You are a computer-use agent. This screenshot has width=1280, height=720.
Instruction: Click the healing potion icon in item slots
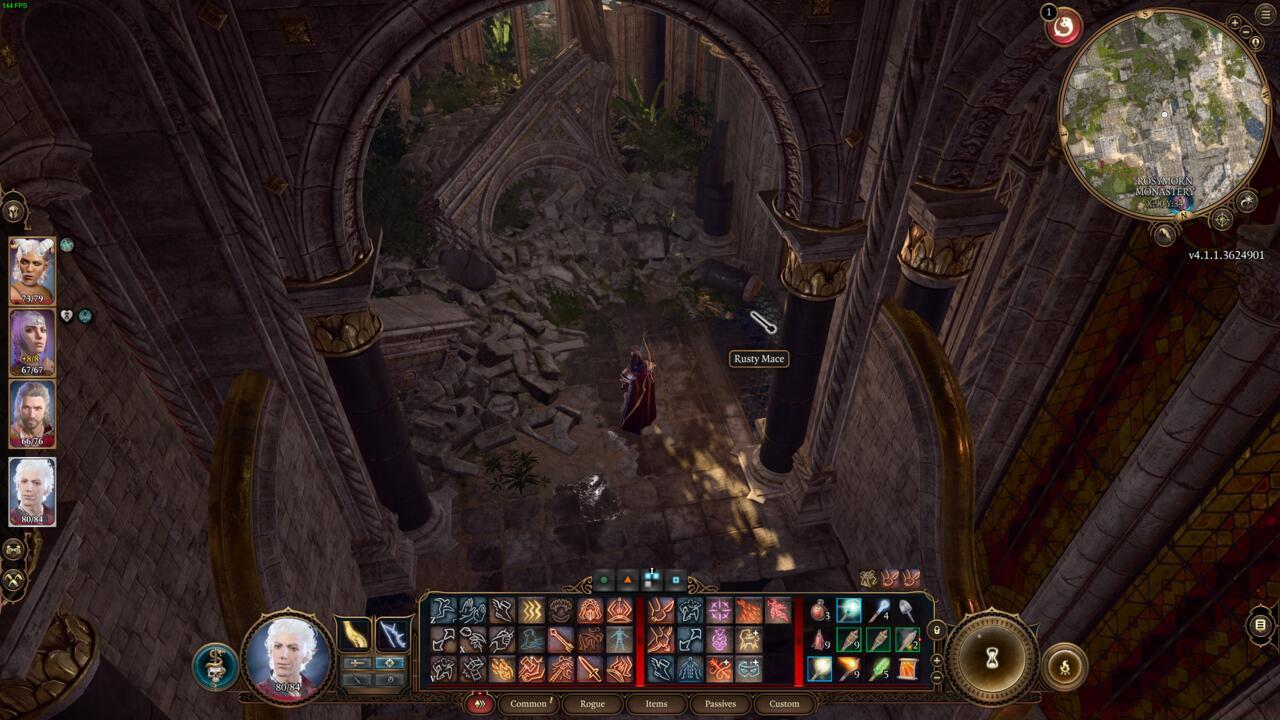(820, 609)
